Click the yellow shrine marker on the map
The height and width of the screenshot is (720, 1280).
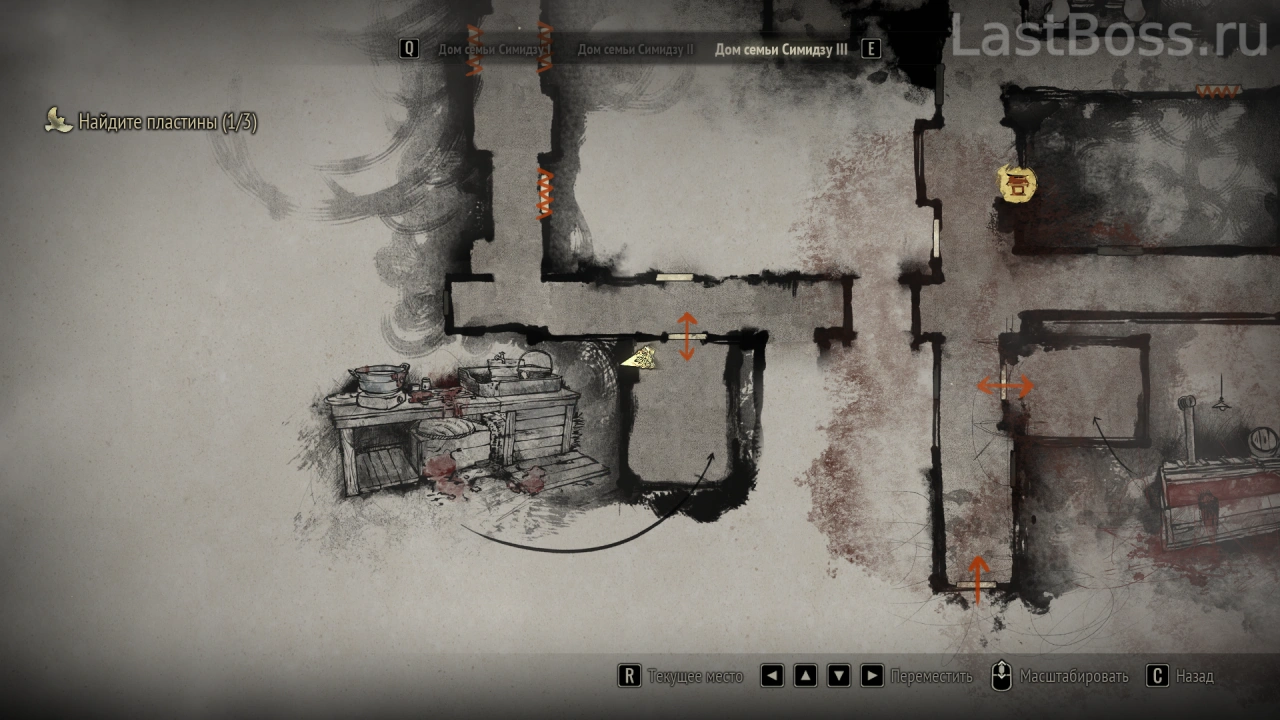click(x=1017, y=183)
